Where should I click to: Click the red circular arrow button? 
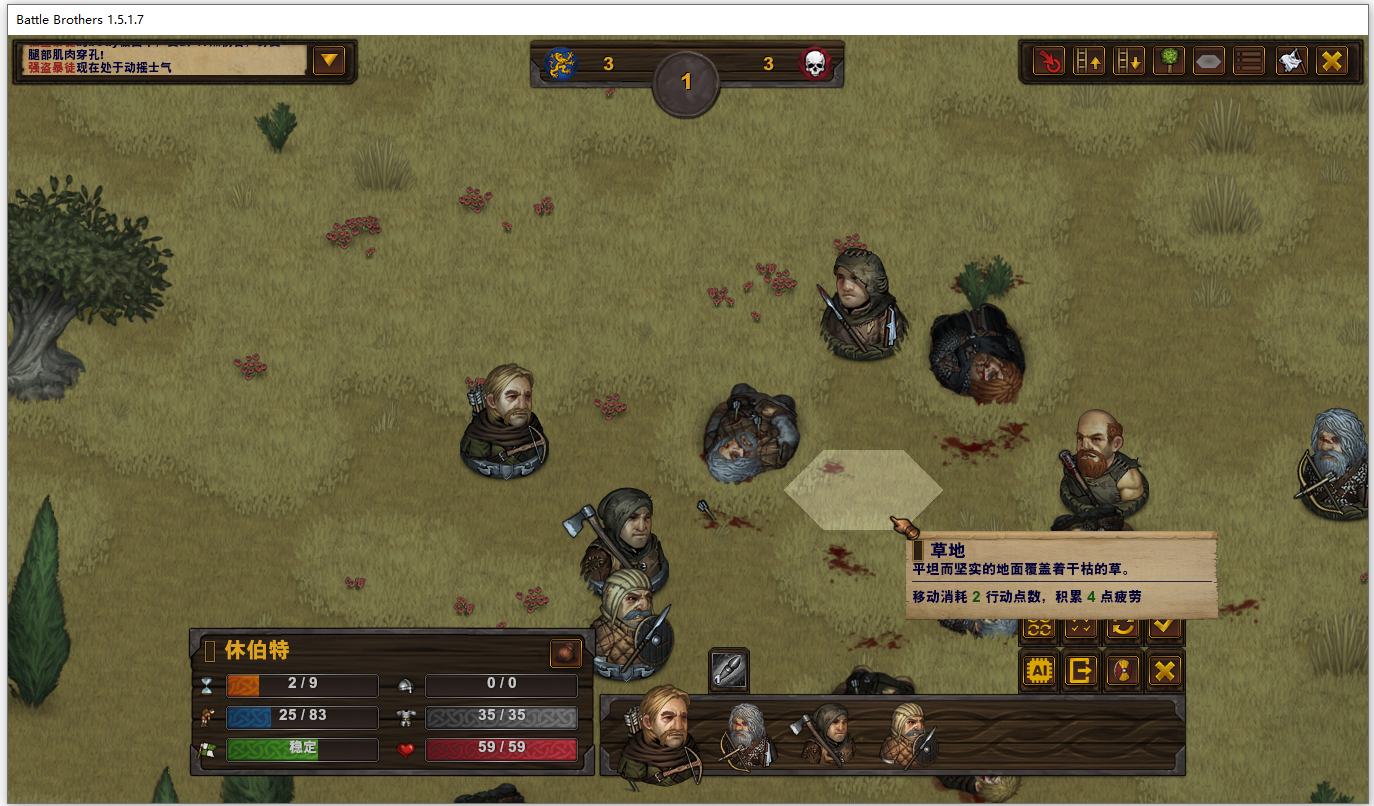tap(1048, 61)
